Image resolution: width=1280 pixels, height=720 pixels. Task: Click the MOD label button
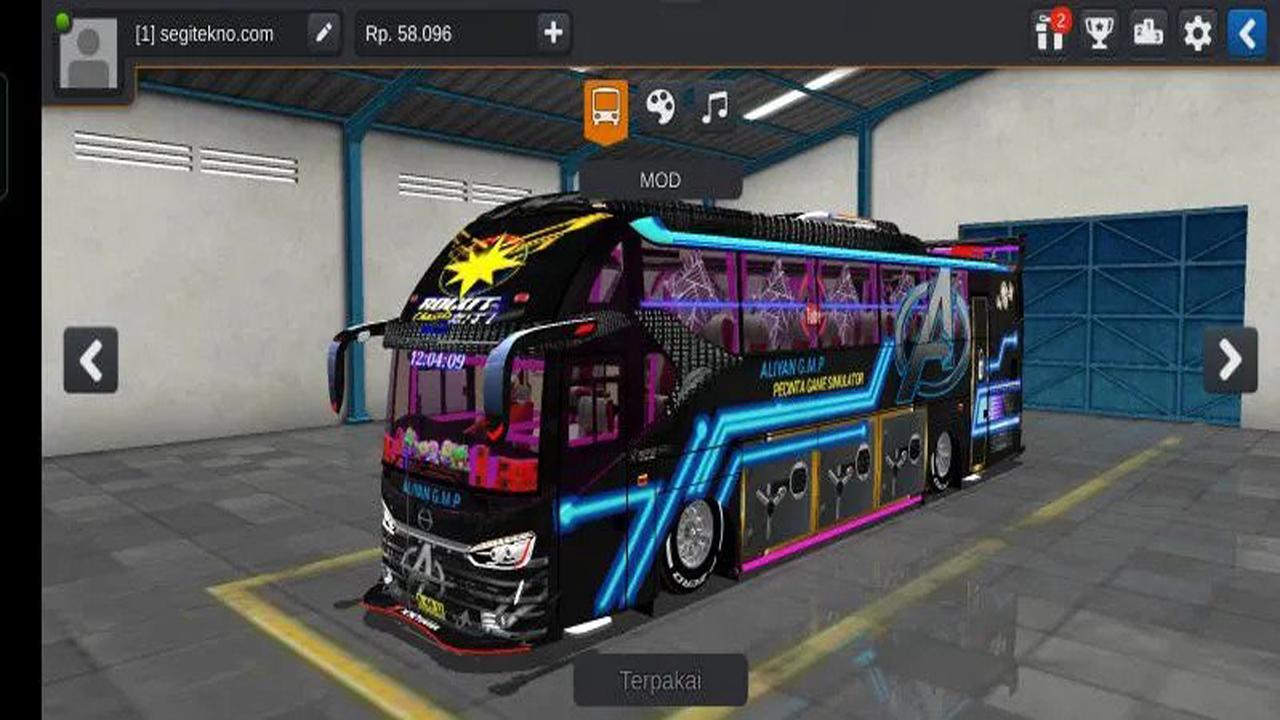click(x=660, y=181)
